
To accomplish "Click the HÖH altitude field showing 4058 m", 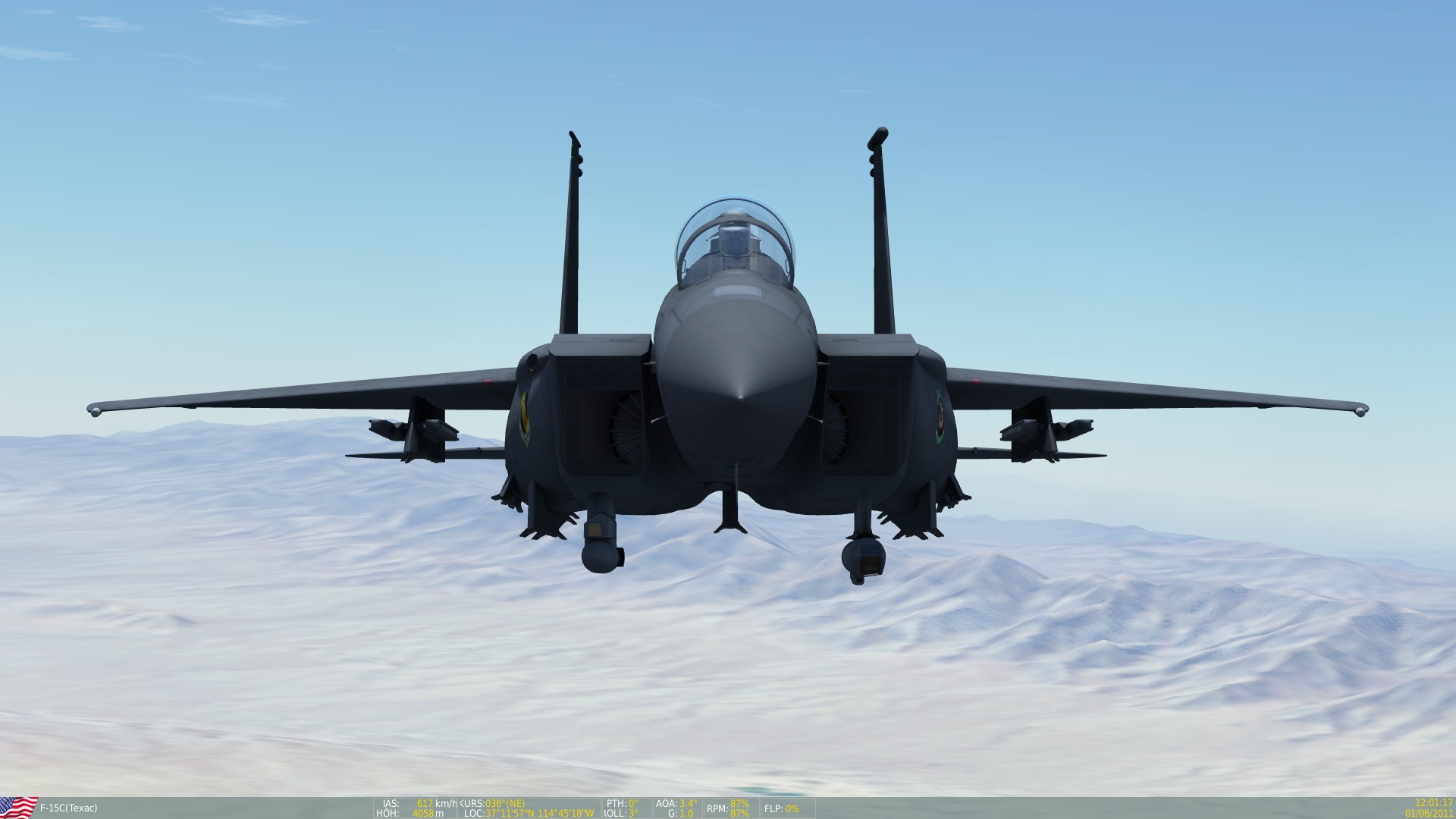I will point(418,814).
